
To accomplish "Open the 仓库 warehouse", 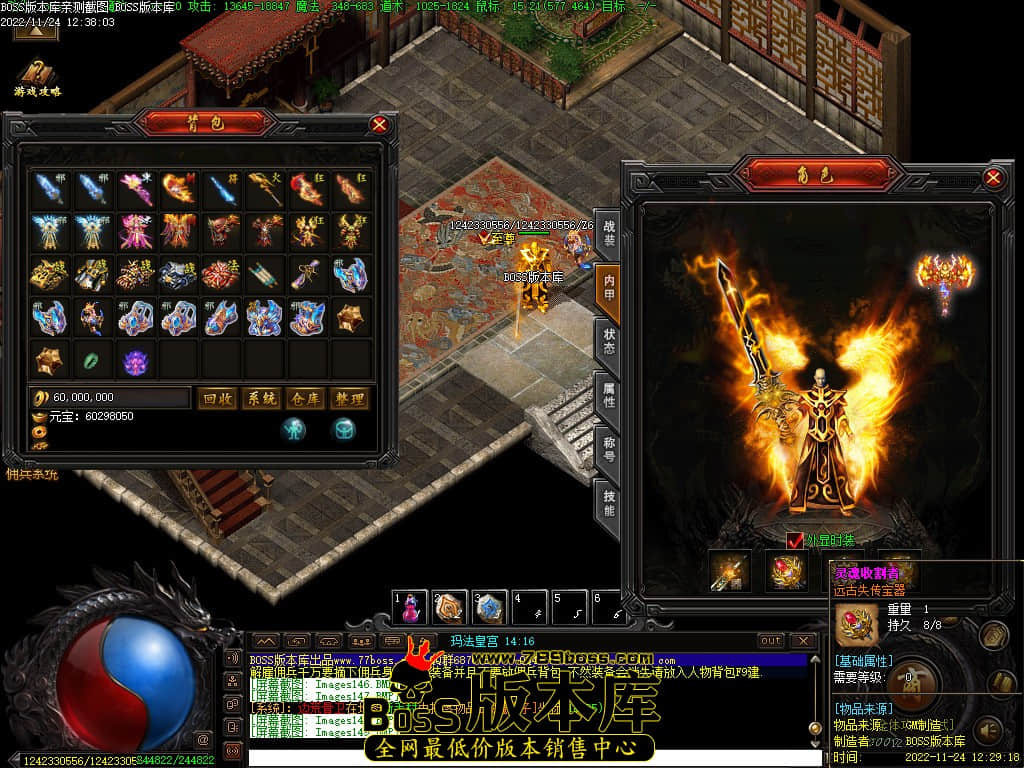I will 305,398.
